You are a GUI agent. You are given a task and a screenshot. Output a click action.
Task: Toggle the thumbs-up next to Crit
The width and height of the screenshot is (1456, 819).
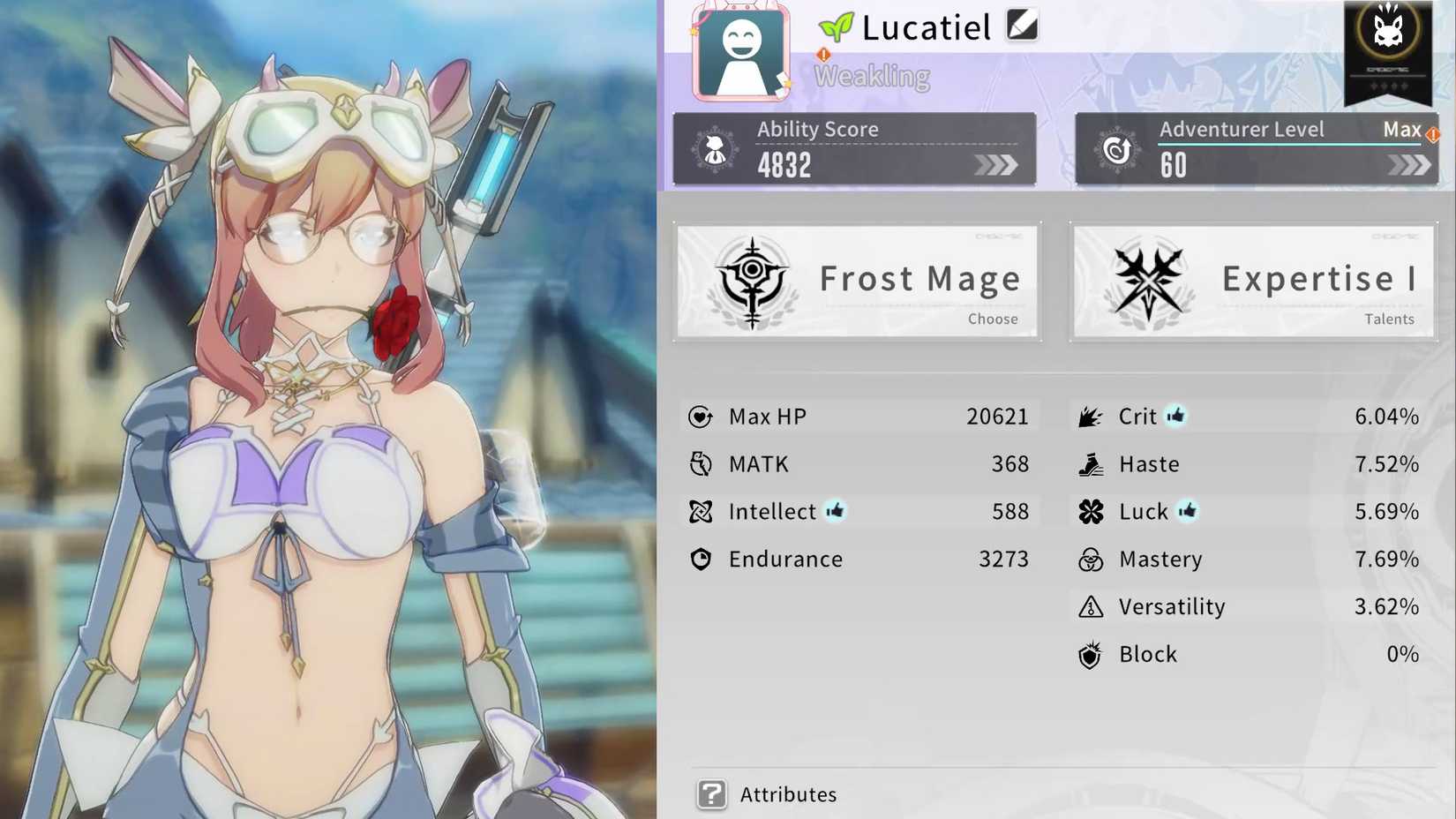coord(1175,415)
